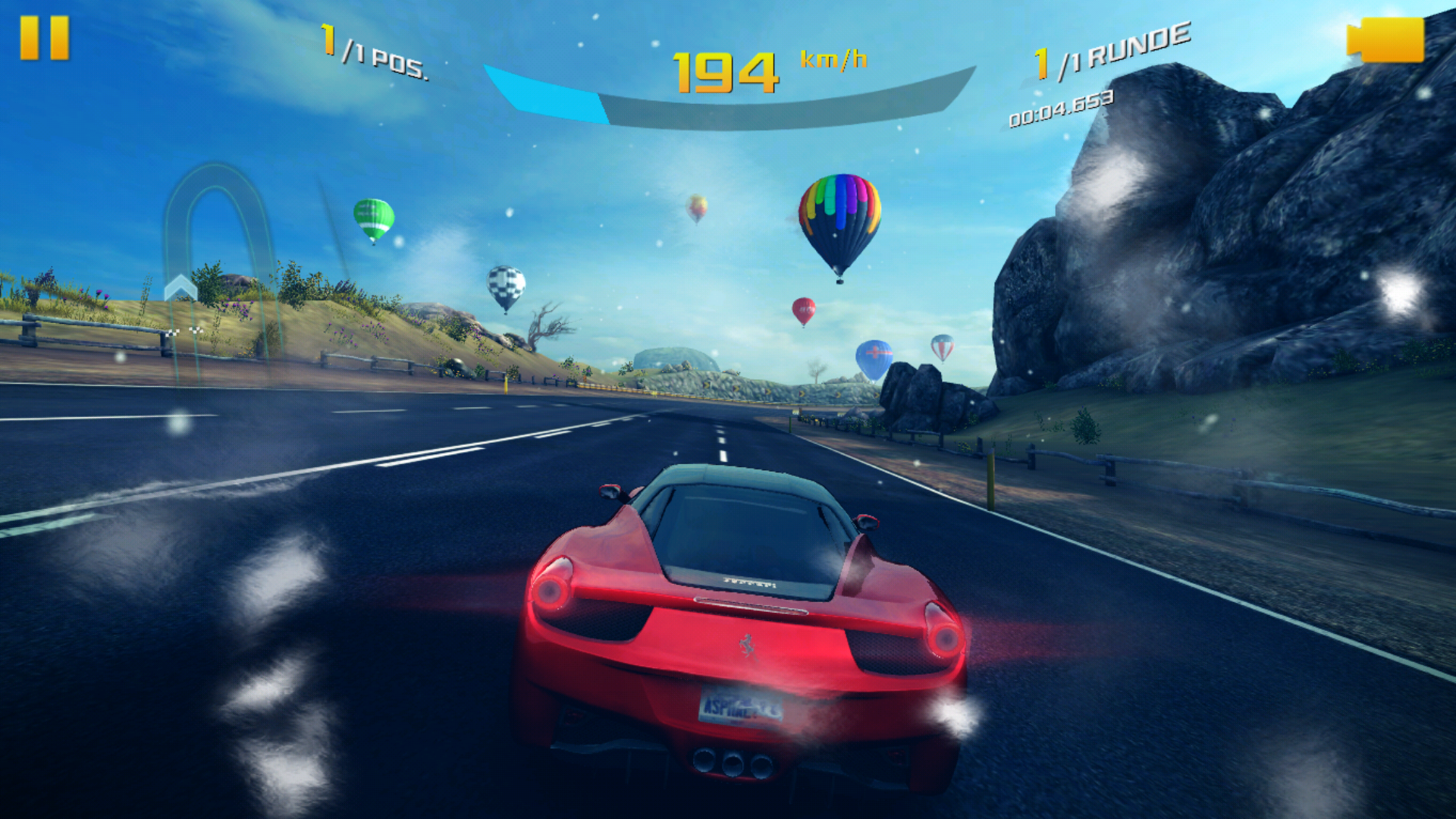1456x819 pixels.
Task: Switch view with the camera icon
Action: (x=1386, y=39)
